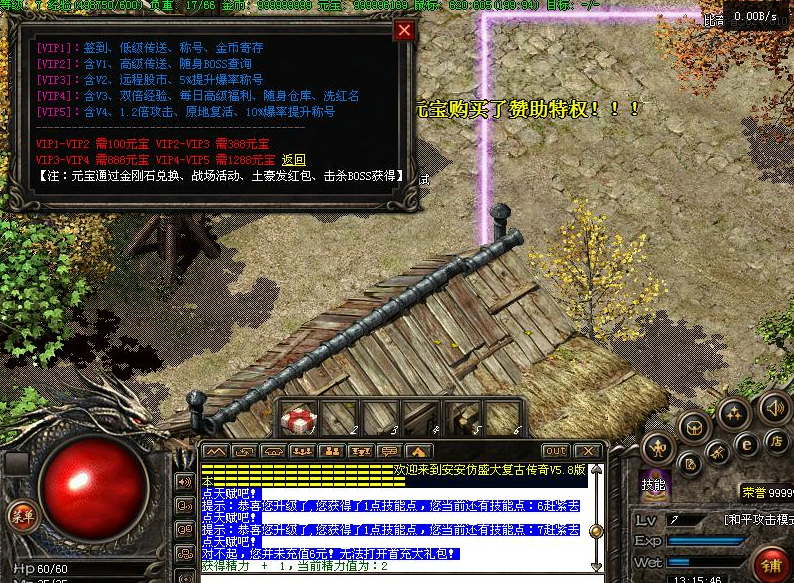
Task: Open the 技能 skills icon
Action: click(653, 484)
